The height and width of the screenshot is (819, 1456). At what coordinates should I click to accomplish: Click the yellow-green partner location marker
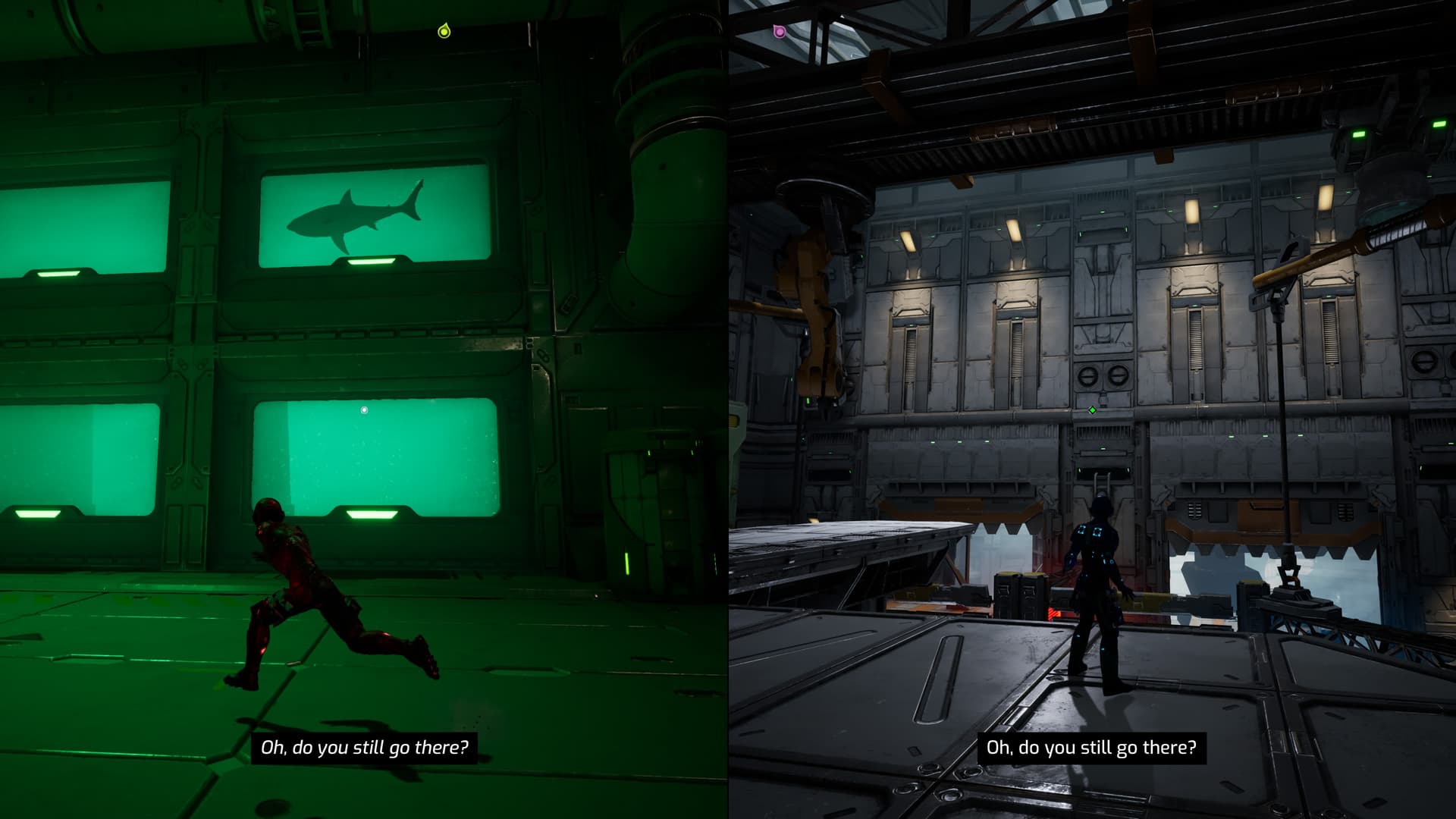(444, 31)
